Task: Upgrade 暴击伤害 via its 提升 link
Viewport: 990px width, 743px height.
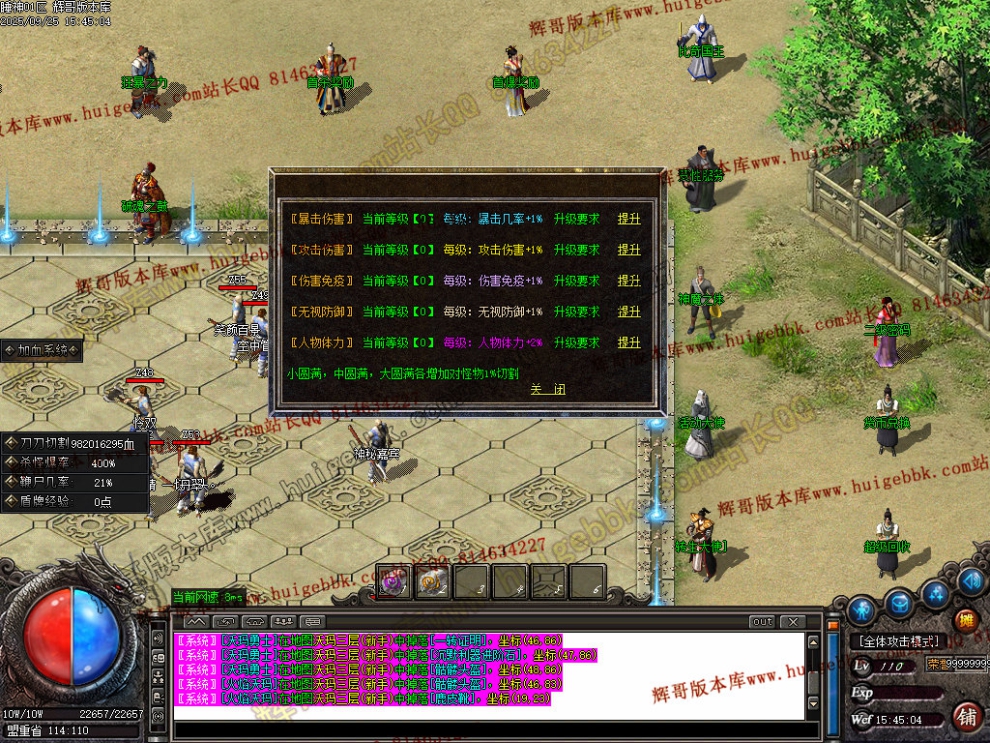Action: (629, 219)
